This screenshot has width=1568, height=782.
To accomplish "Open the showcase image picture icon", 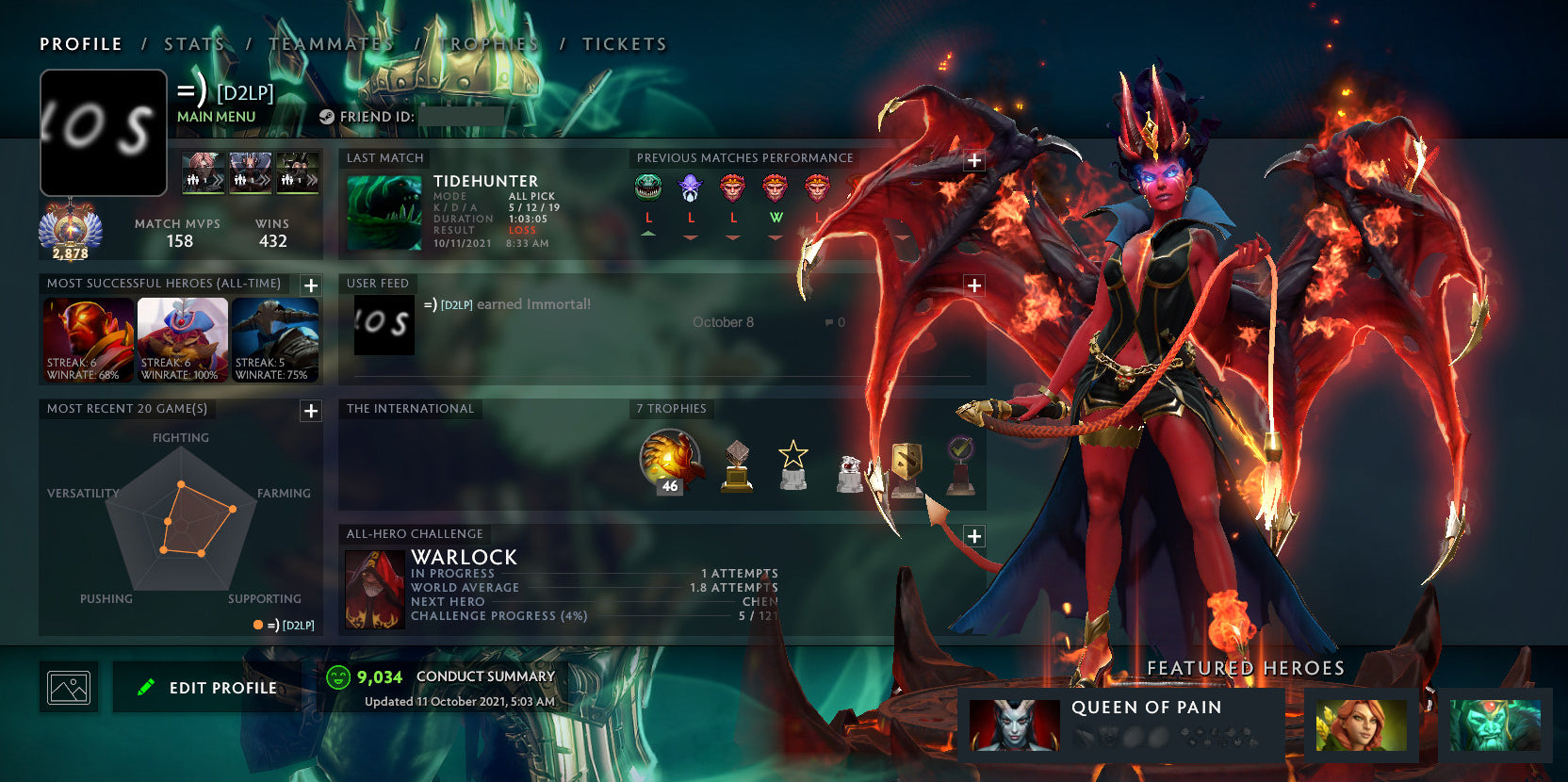I will (x=69, y=687).
